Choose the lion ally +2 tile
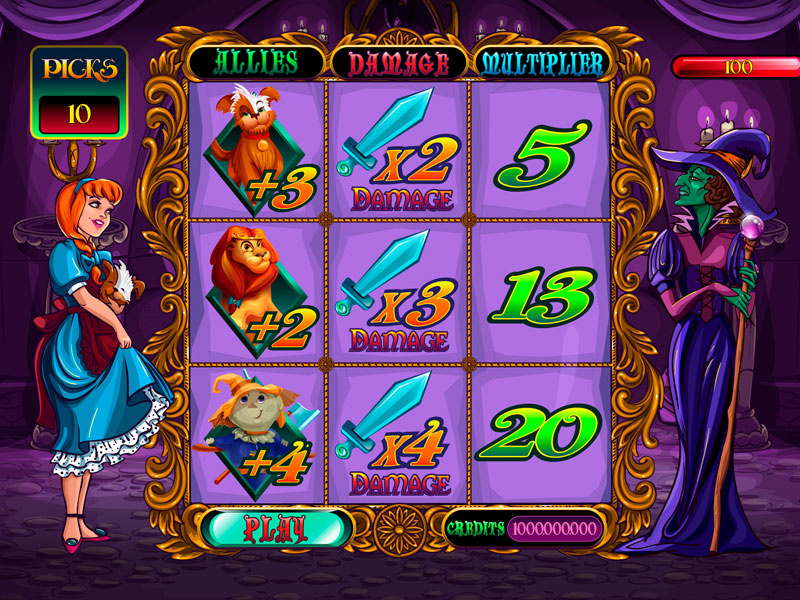The height and width of the screenshot is (600, 800). 257,292
